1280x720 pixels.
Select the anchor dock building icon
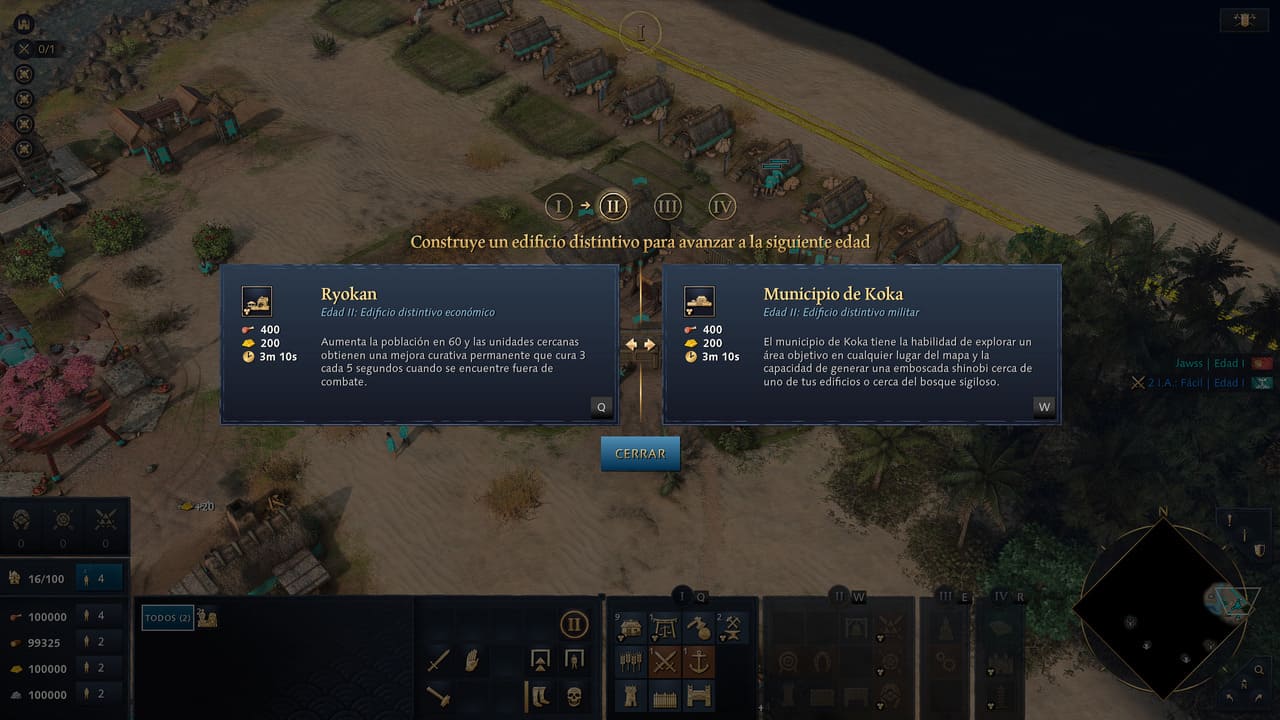click(x=698, y=661)
